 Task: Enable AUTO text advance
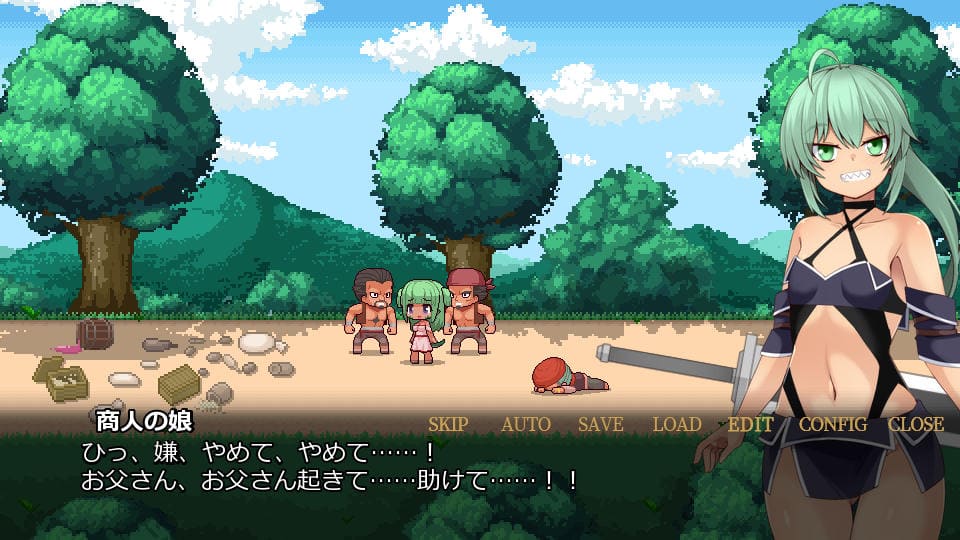coord(525,424)
